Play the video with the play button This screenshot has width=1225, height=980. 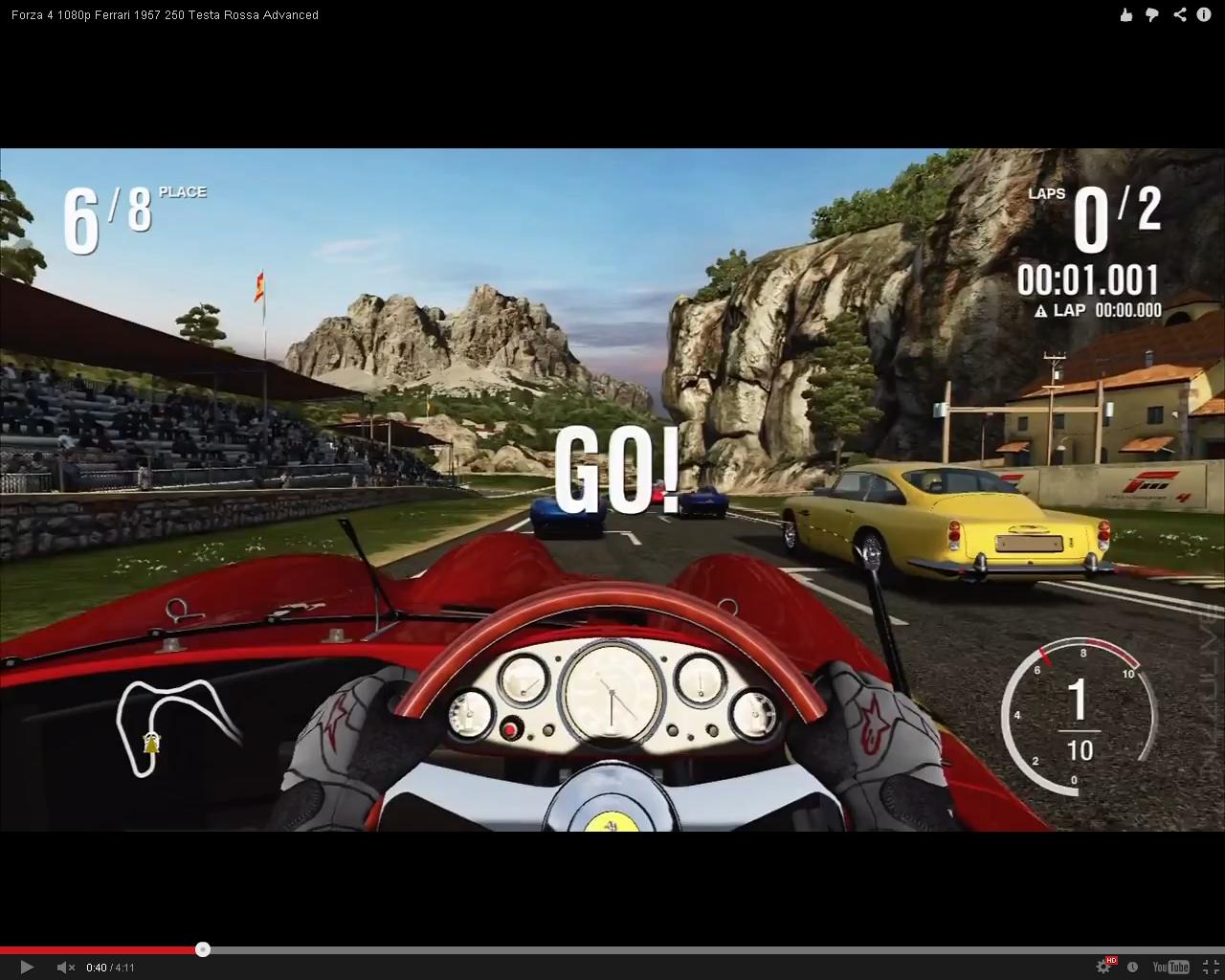pos(27,968)
